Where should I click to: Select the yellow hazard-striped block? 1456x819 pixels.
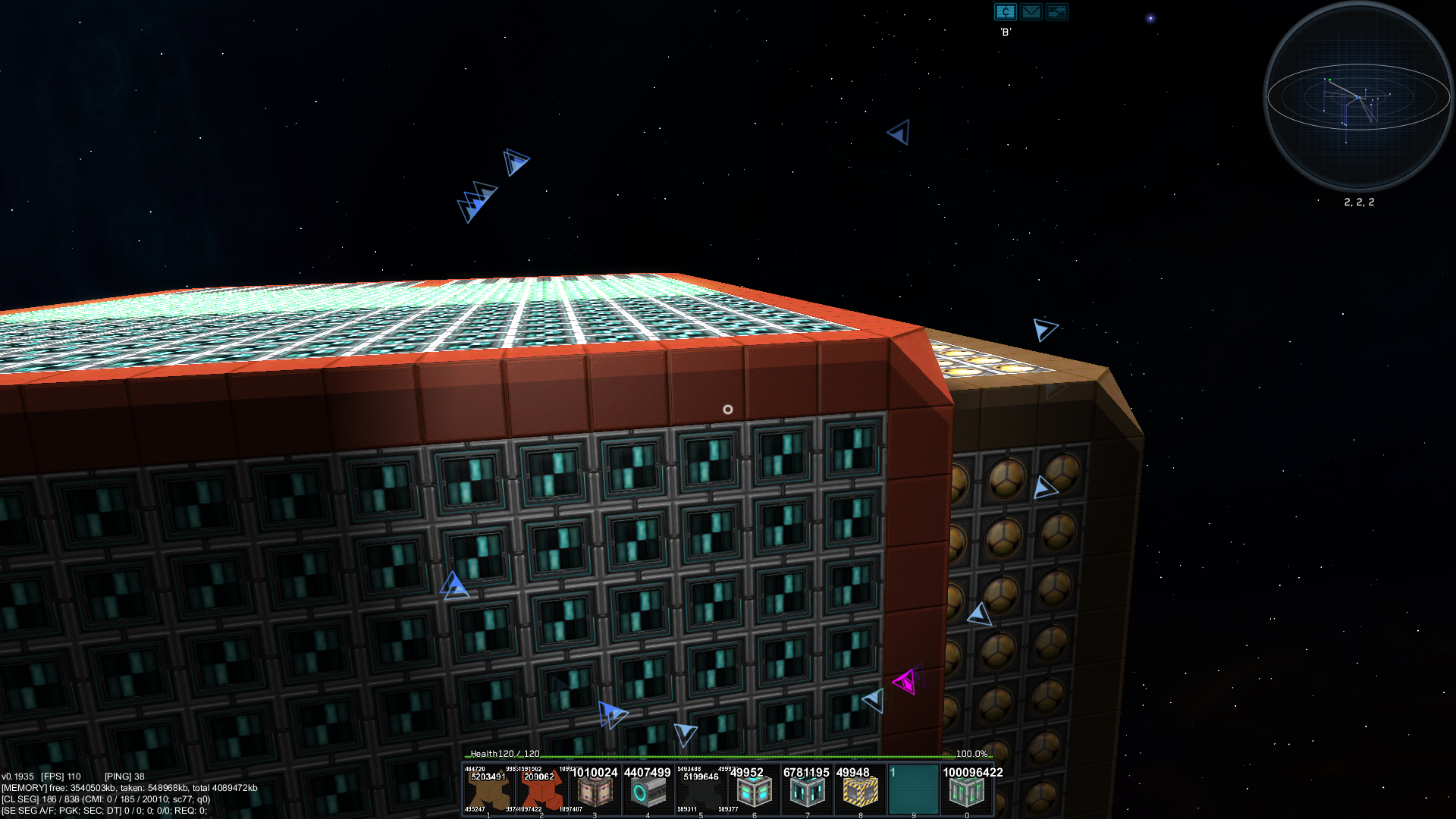(860, 790)
